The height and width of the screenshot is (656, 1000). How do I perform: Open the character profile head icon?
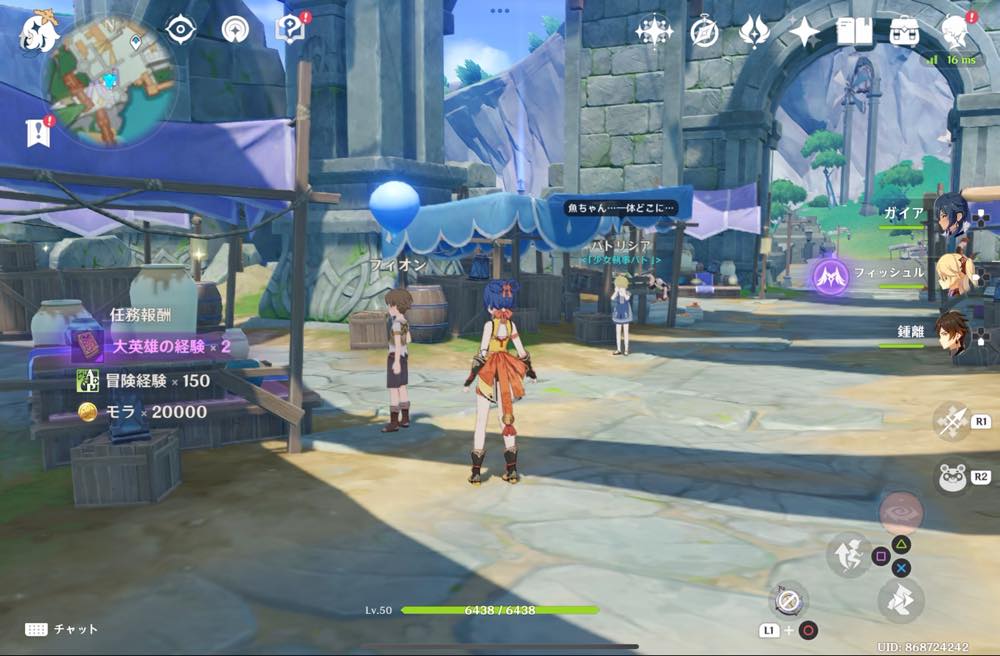coord(955,30)
